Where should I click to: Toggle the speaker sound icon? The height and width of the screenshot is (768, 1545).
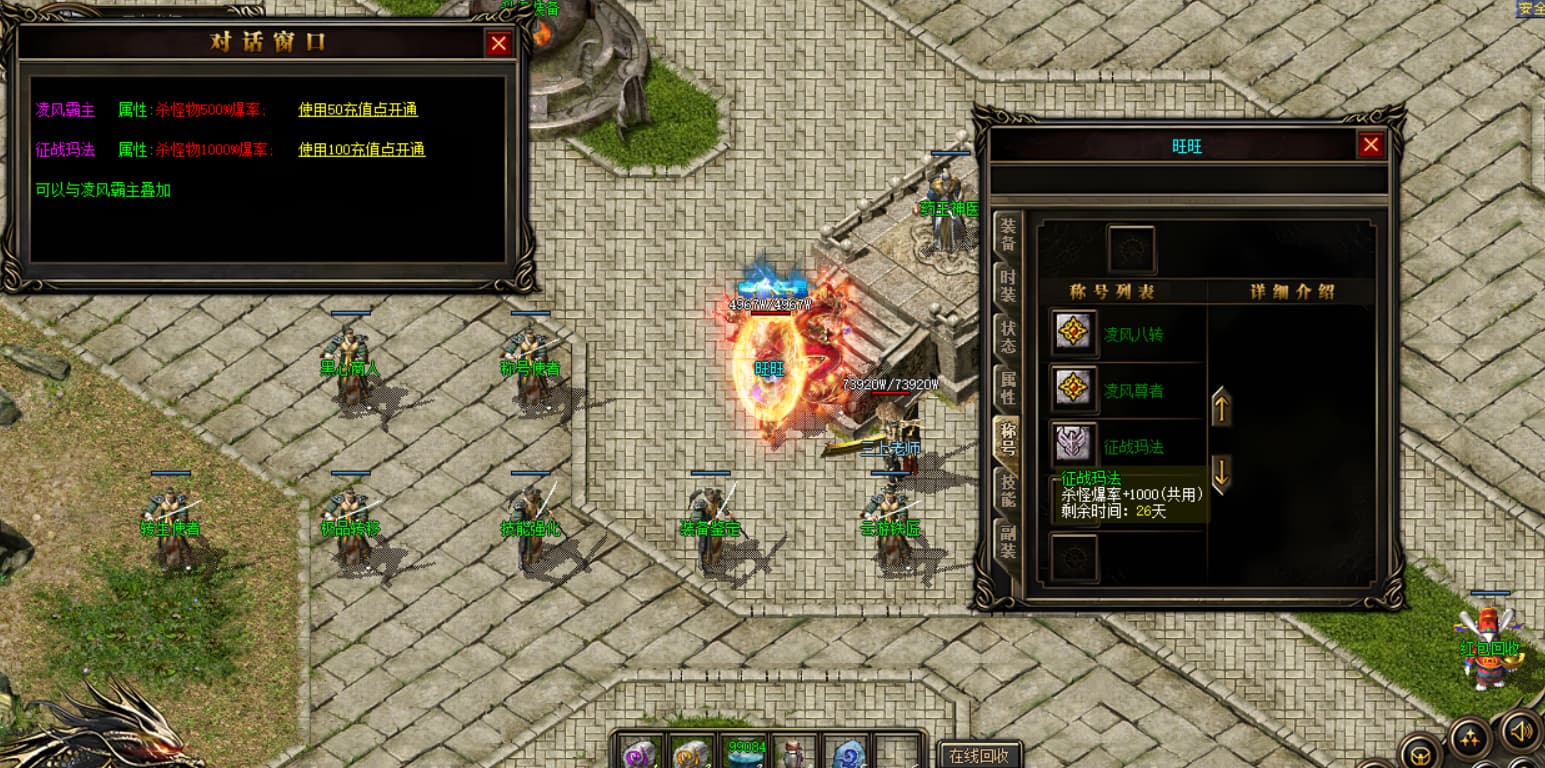click(x=1520, y=731)
